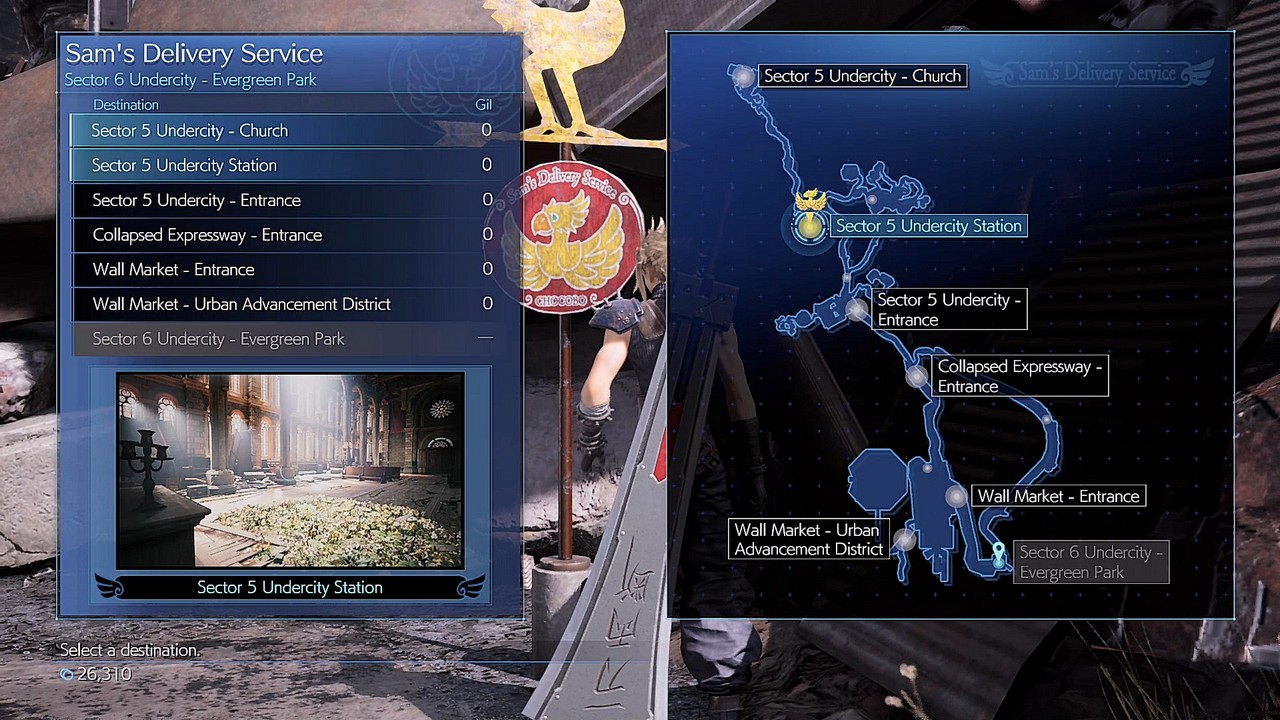The width and height of the screenshot is (1280, 720).
Task: Click the Wall Market - Entrance map label
Action: pyautogui.click(x=1058, y=496)
